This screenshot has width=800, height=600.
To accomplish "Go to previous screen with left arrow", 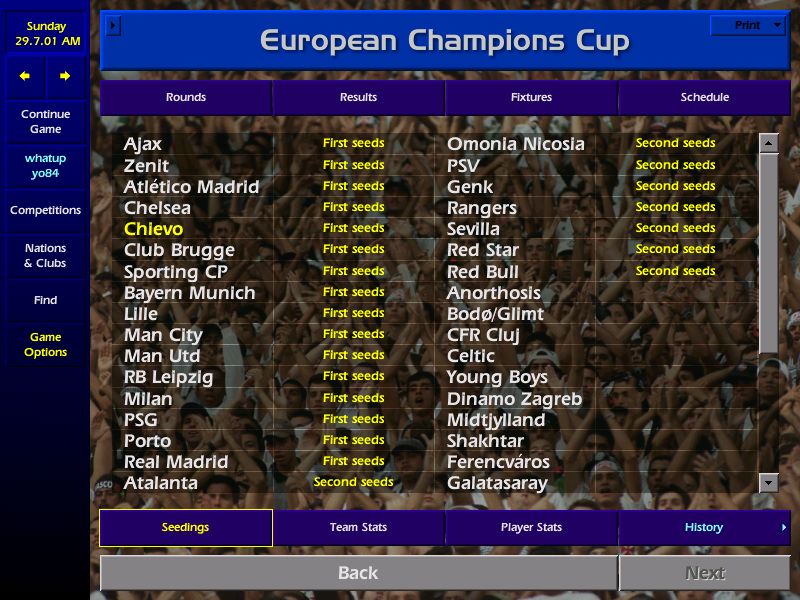I will (25, 76).
